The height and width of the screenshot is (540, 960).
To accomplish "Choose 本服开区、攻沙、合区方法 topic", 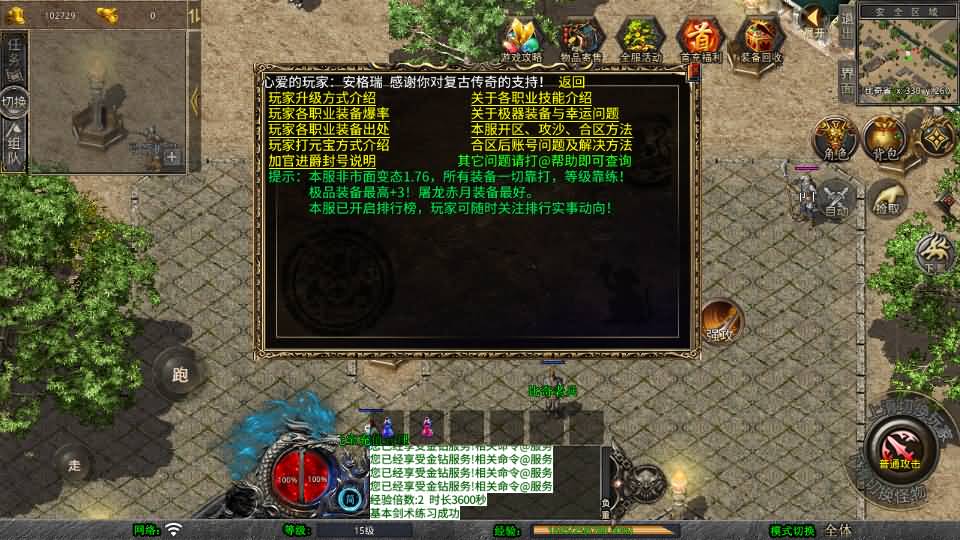I will [551, 130].
